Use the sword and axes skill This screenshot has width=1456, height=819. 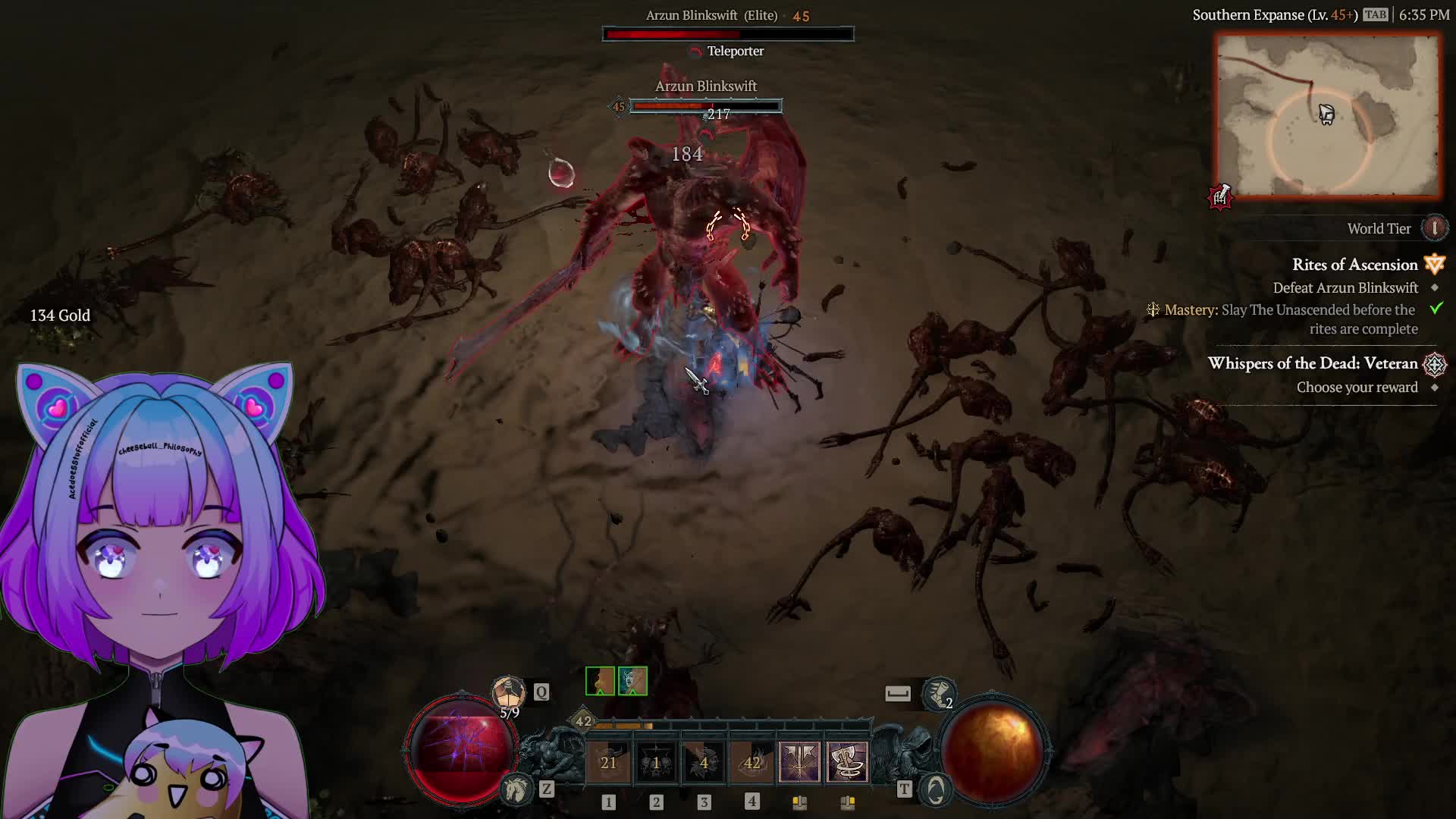[799, 762]
